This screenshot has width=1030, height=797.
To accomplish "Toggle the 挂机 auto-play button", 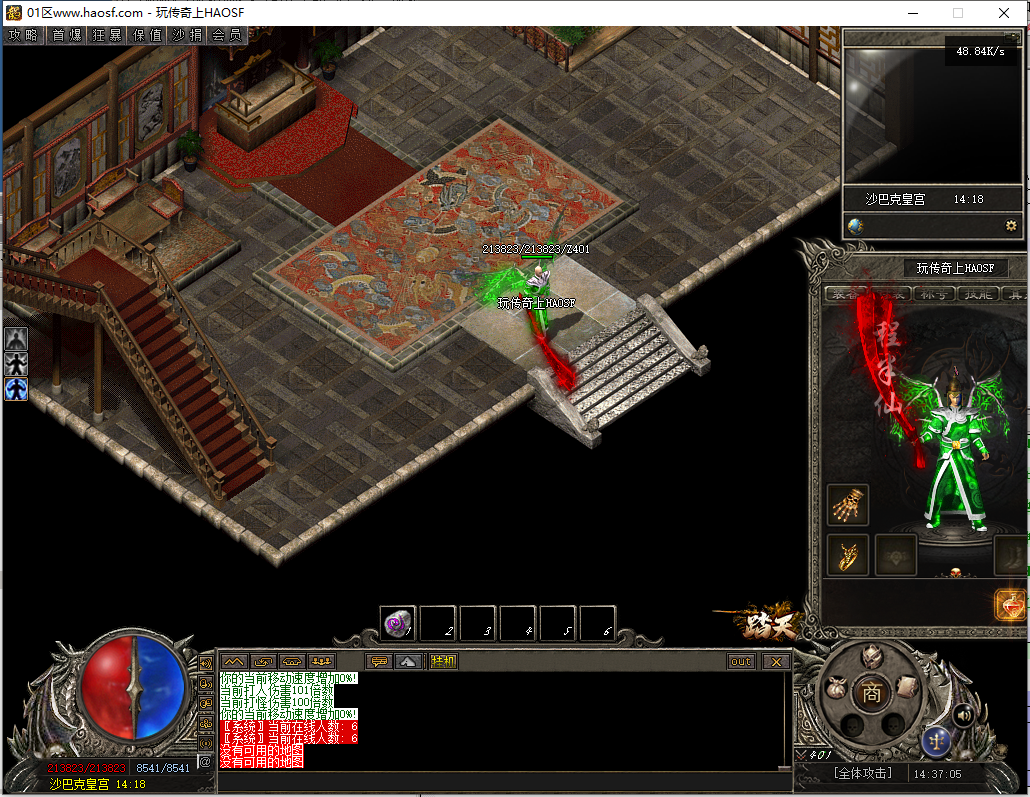I will (x=443, y=661).
